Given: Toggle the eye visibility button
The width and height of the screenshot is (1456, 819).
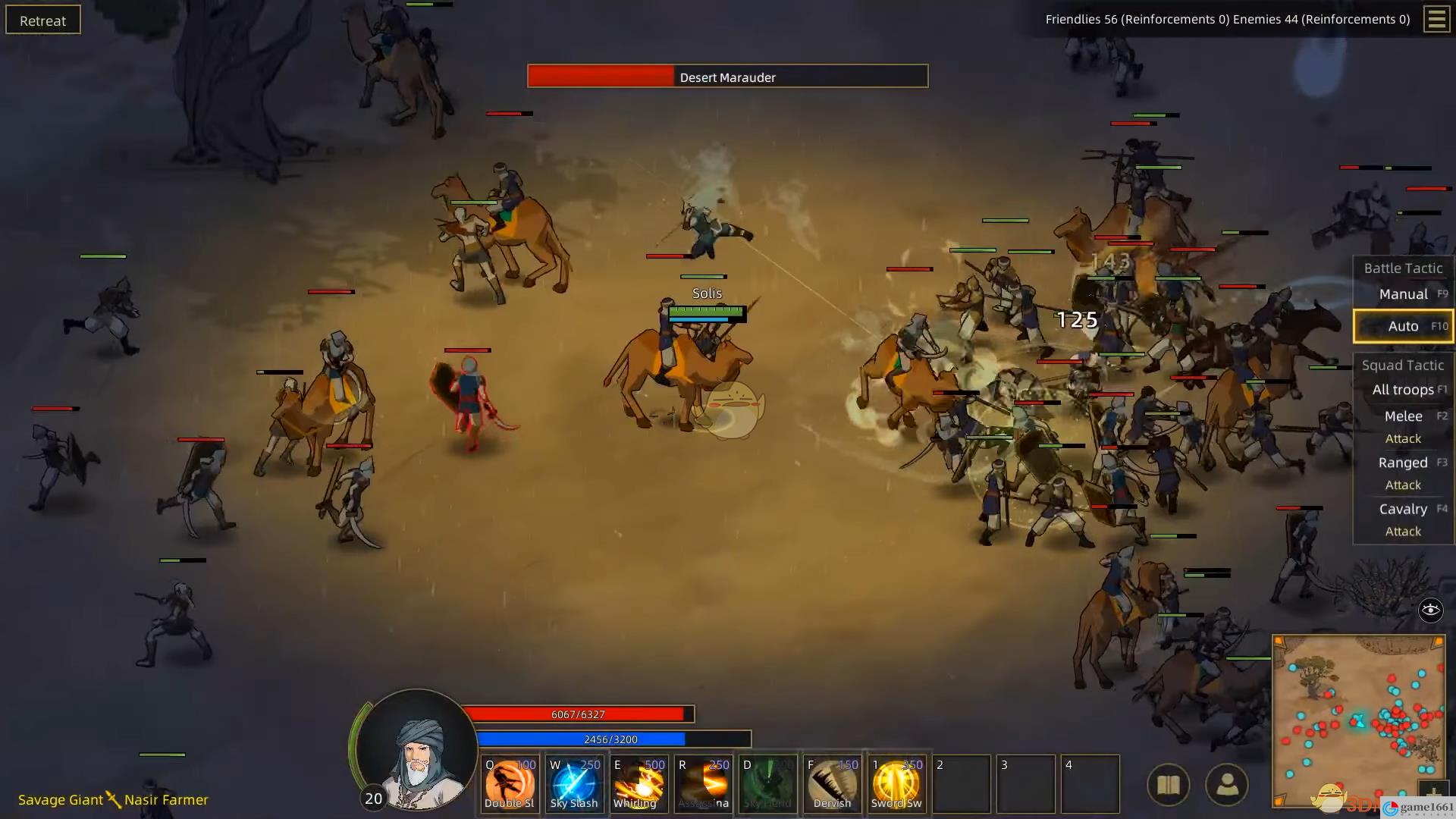Looking at the screenshot, I should 1430,610.
